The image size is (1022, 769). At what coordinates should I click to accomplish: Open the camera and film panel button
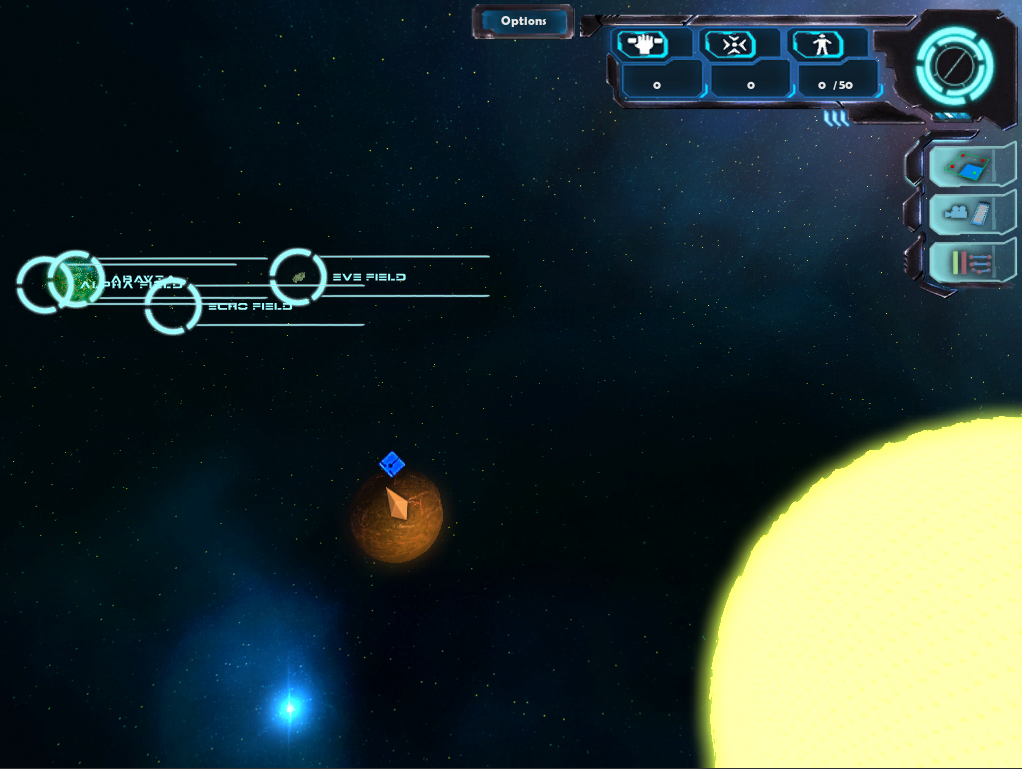point(967,213)
